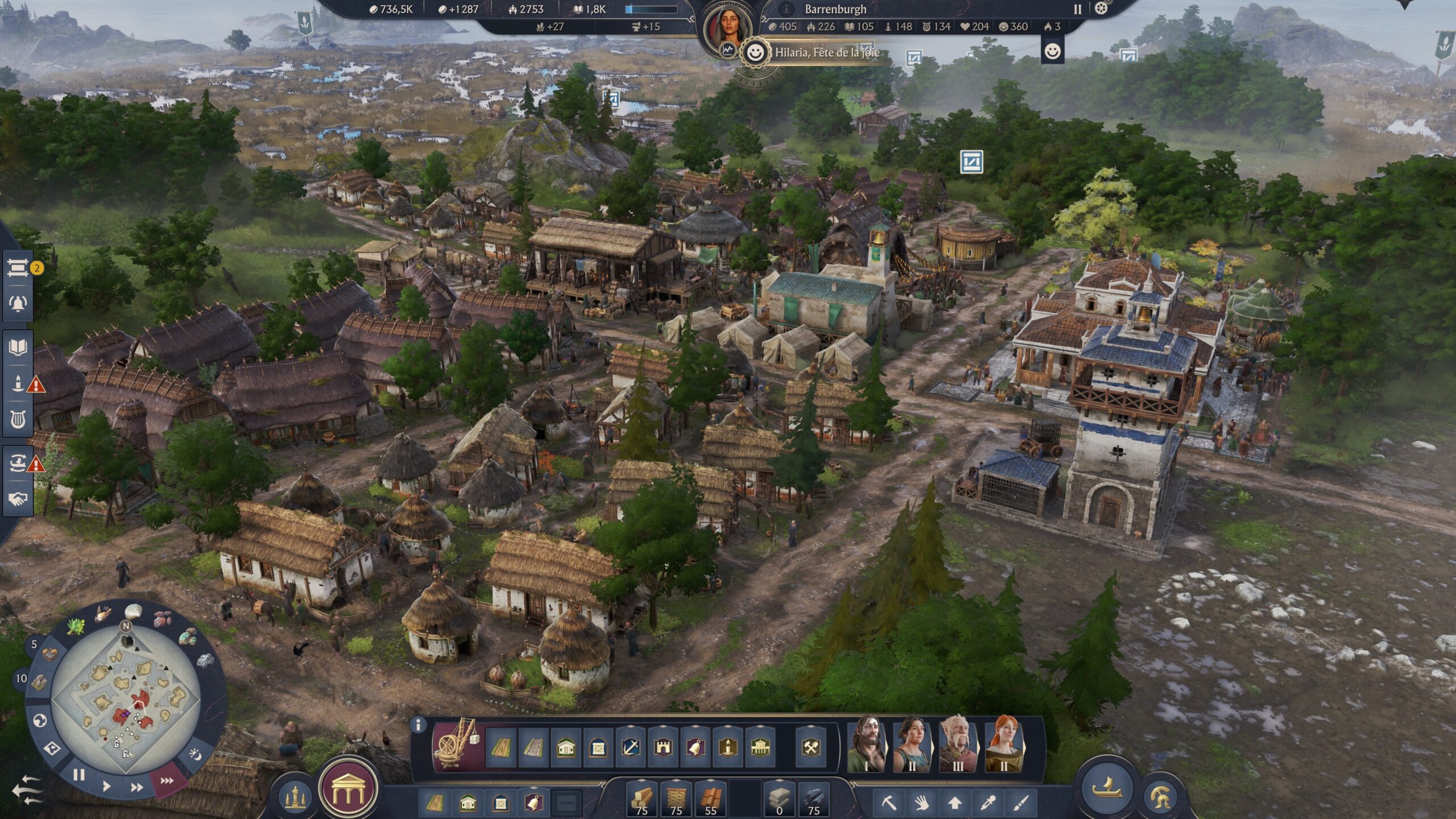The image size is (1456, 819).
Task: Open the lyre culture menu
Action: [x=18, y=420]
